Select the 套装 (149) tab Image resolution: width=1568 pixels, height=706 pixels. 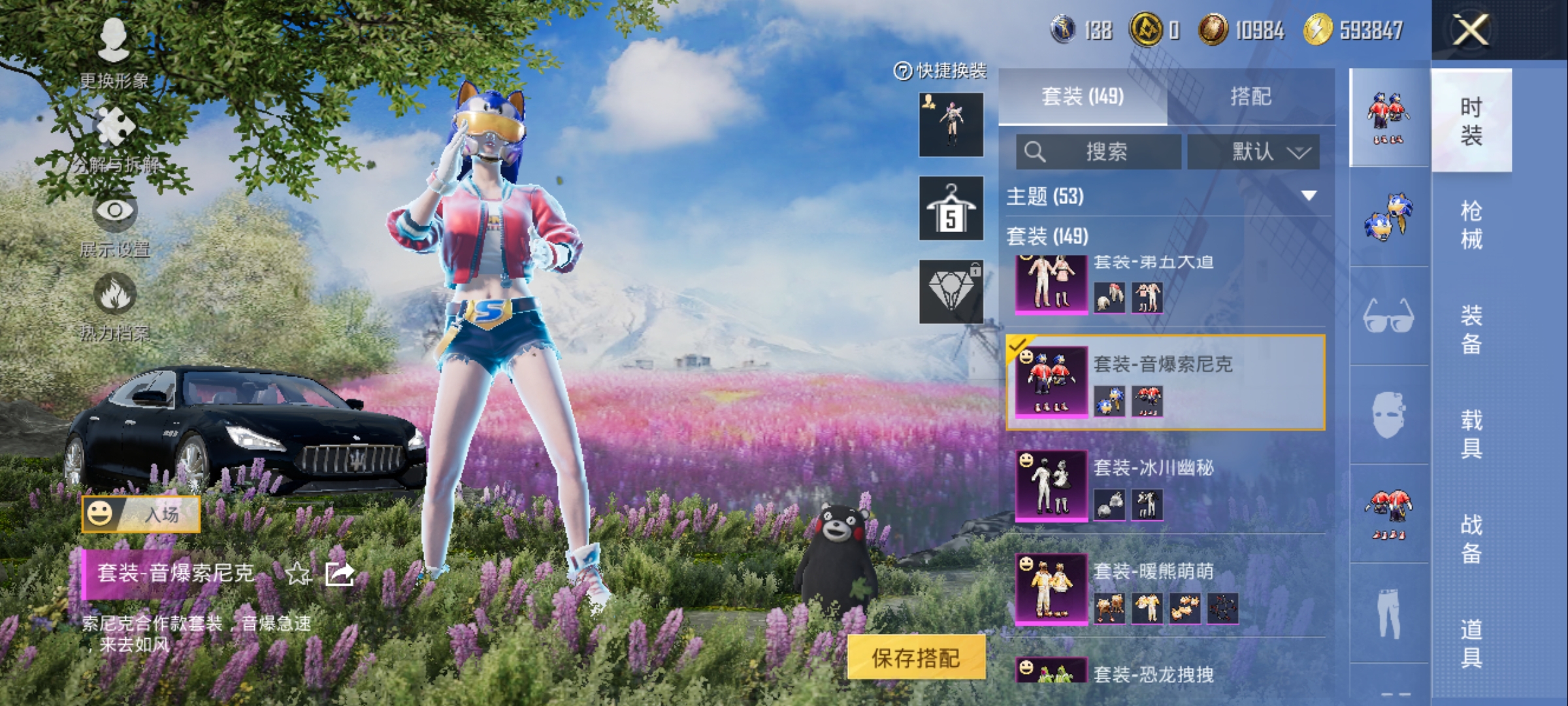tap(1083, 97)
